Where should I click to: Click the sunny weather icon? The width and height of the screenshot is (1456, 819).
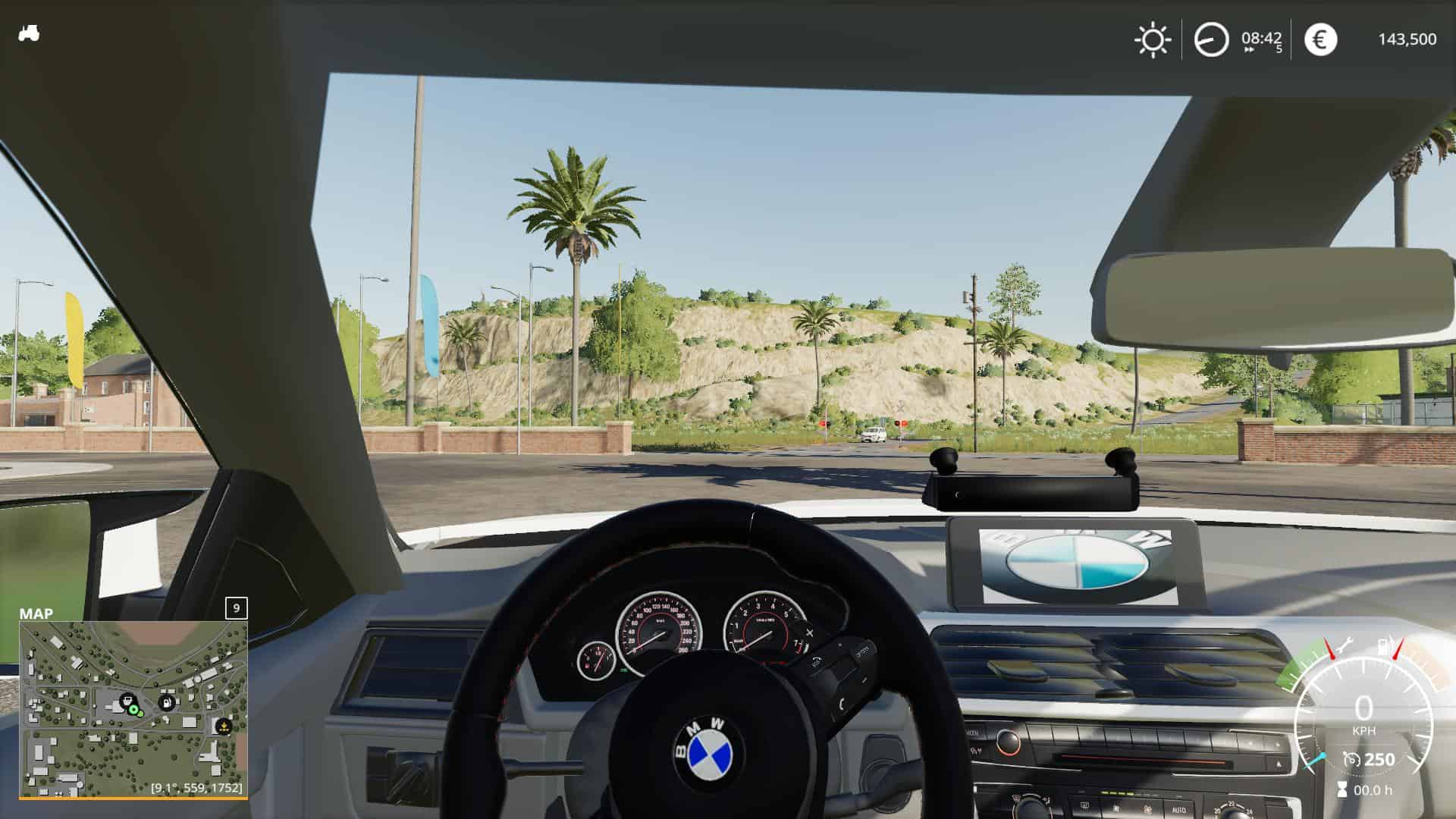pyautogui.click(x=1153, y=39)
